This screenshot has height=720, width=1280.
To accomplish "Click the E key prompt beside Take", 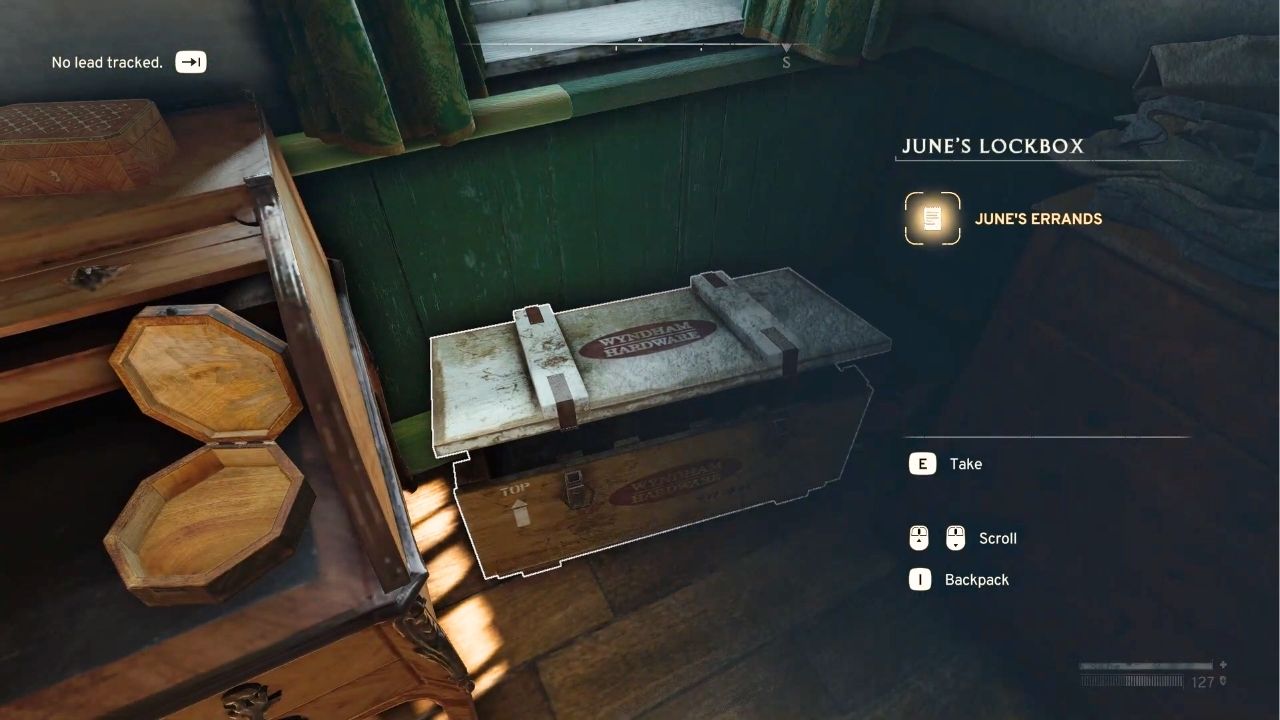I will (x=921, y=463).
